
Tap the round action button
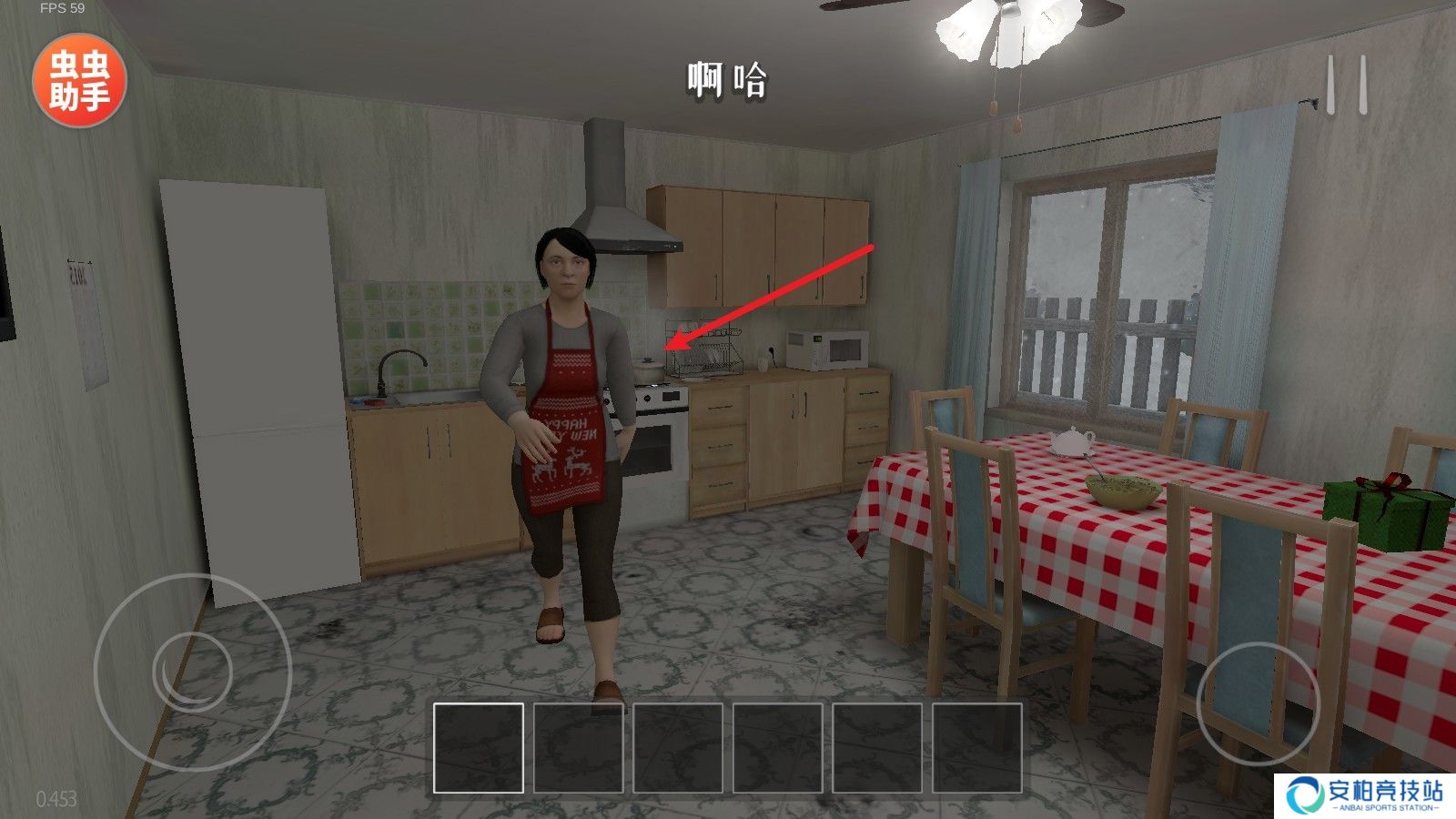pyautogui.click(x=1258, y=703)
